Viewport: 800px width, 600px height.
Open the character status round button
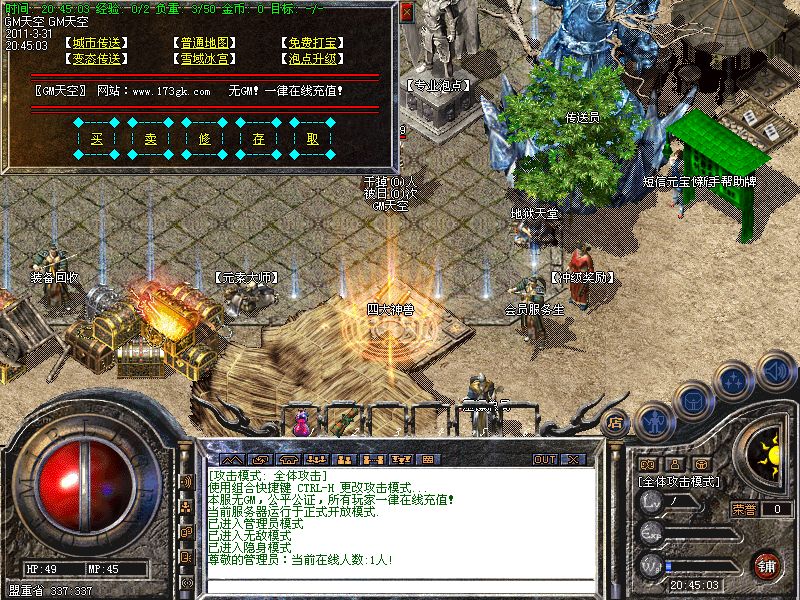click(x=653, y=422)
